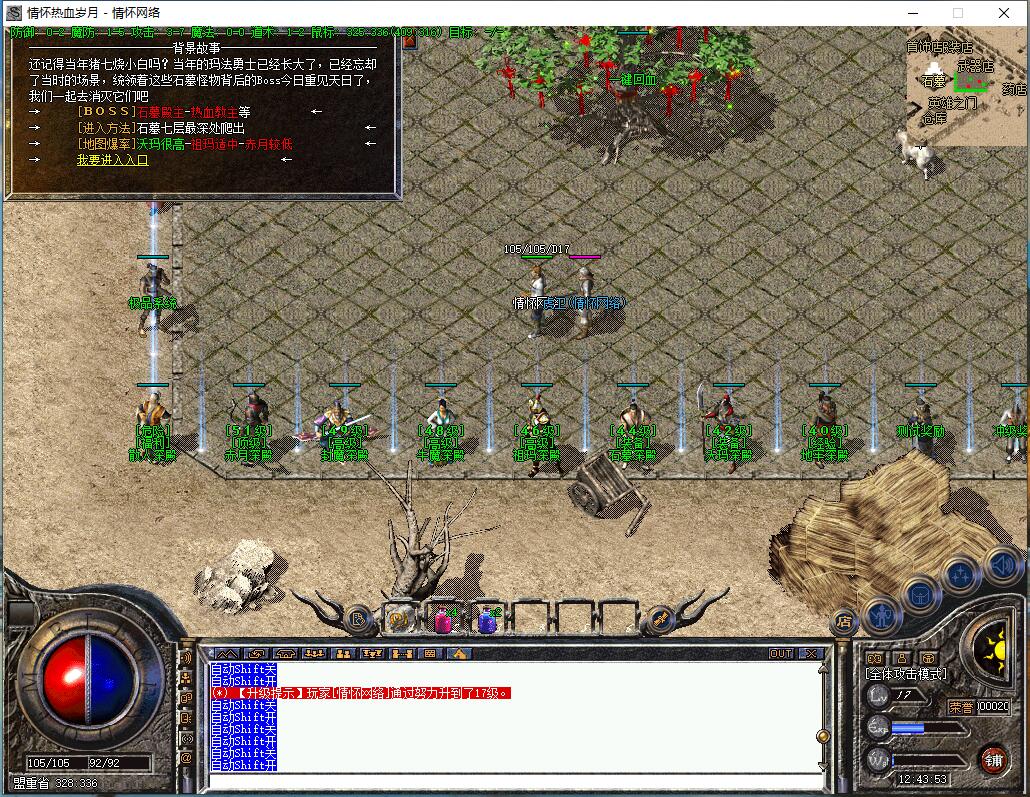Close the chat toolbar with X button

click(811, 653)
